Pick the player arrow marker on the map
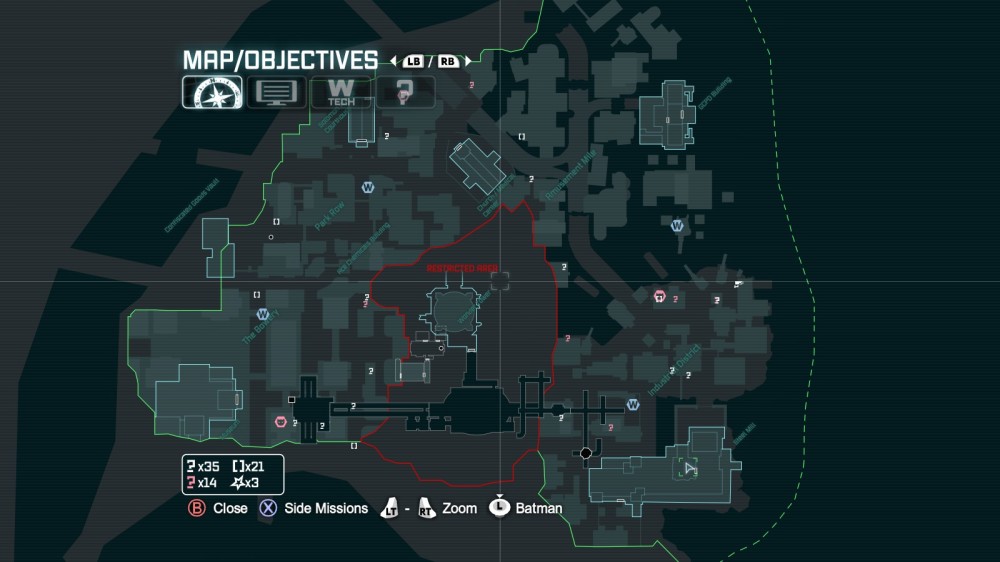Viewport: 1000px width, 562px height. point(689,468)
